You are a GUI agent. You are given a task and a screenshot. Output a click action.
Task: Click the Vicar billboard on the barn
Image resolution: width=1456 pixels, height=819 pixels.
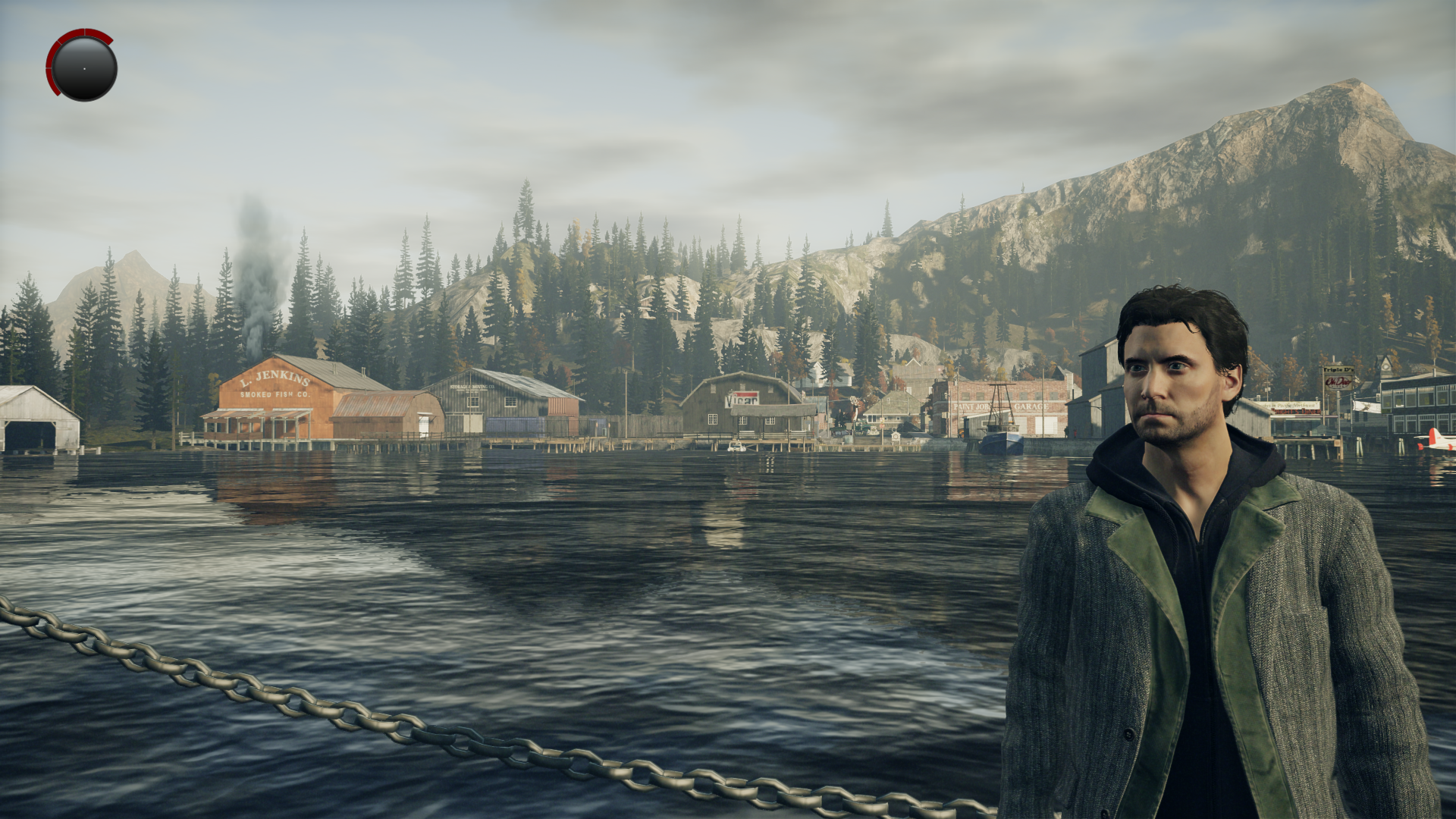(x=743, y=400)
